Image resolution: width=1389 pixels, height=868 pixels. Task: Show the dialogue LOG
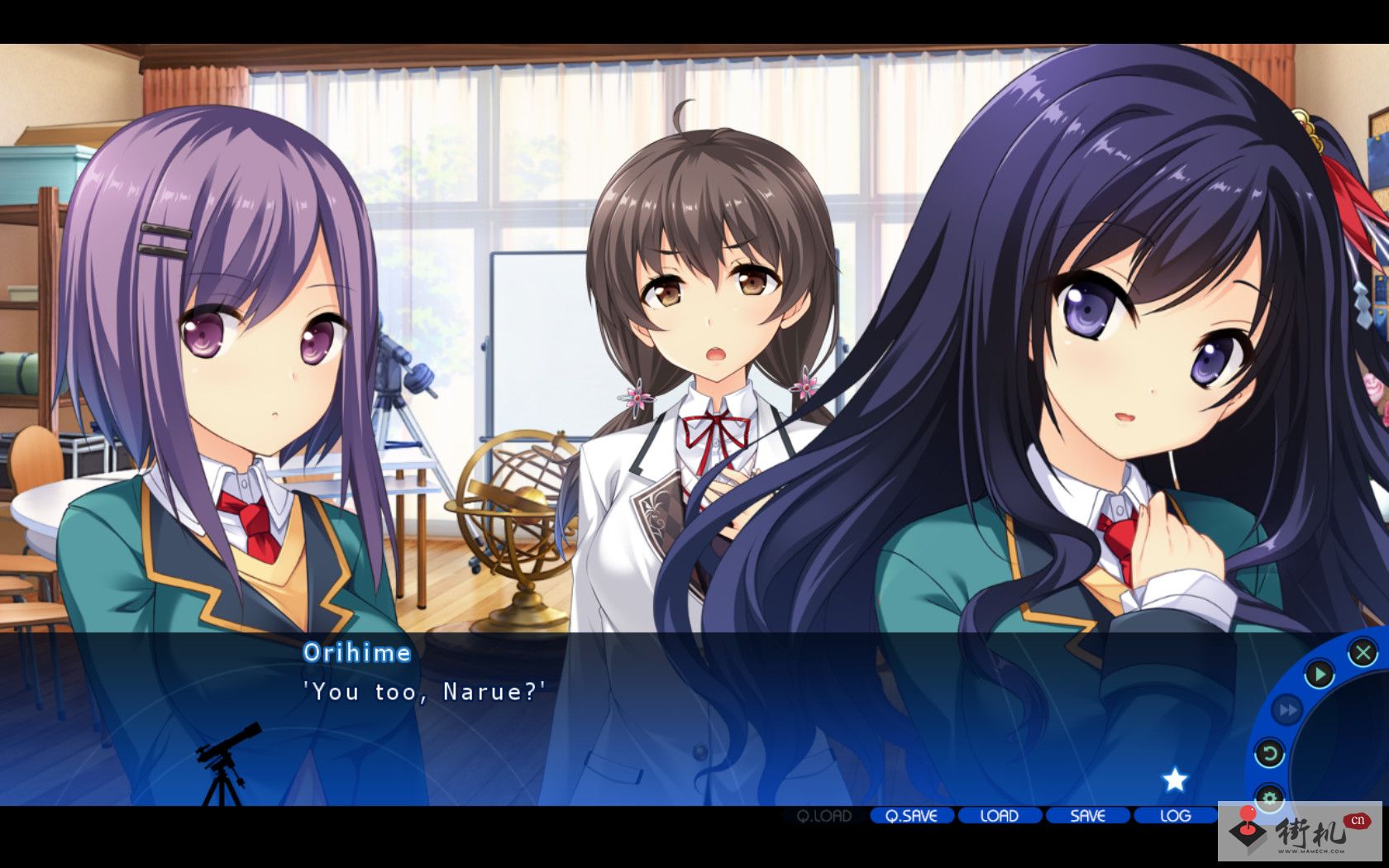coord(1175,816)
